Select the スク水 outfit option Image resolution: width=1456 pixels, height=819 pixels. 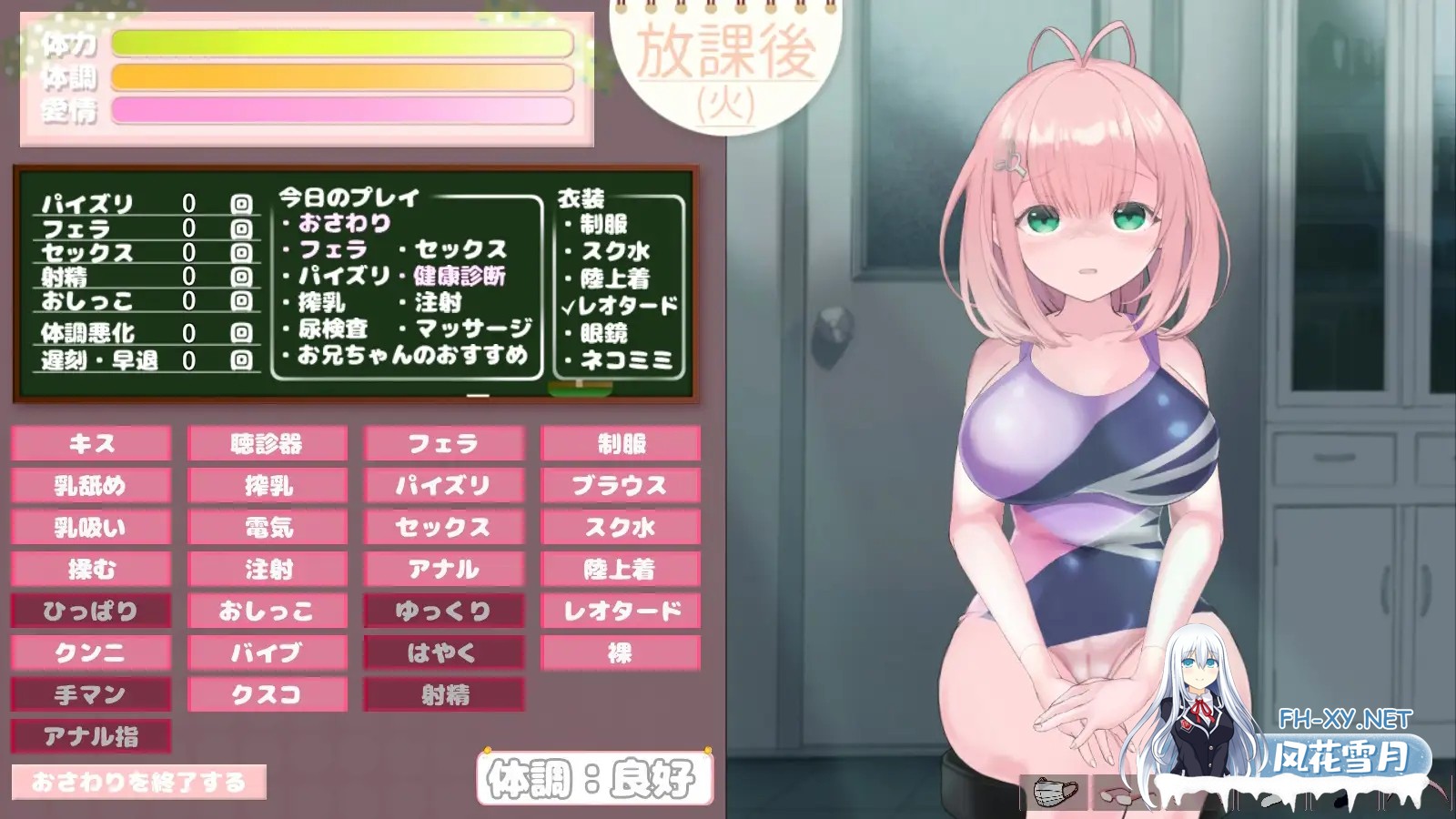click(621, 526)
